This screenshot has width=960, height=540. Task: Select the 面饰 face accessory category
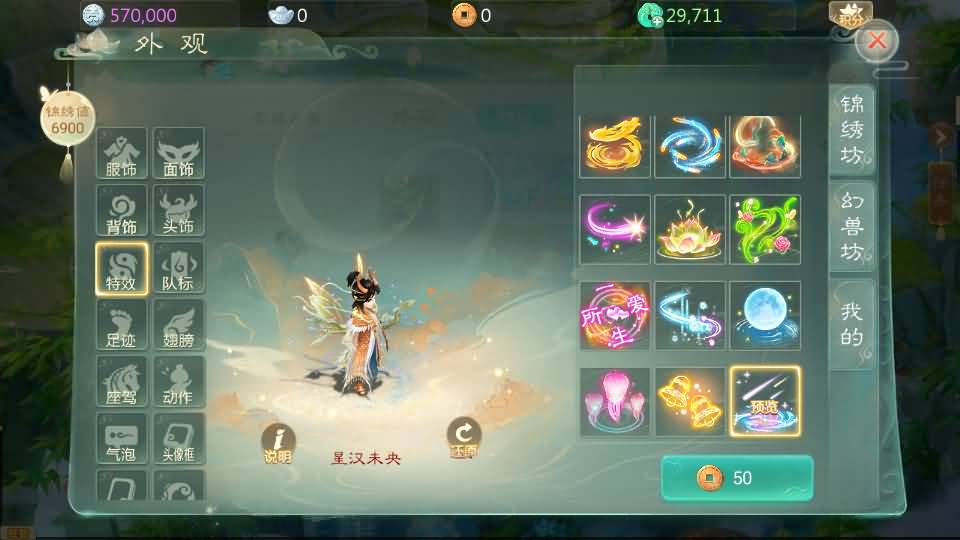coord(178,153)
